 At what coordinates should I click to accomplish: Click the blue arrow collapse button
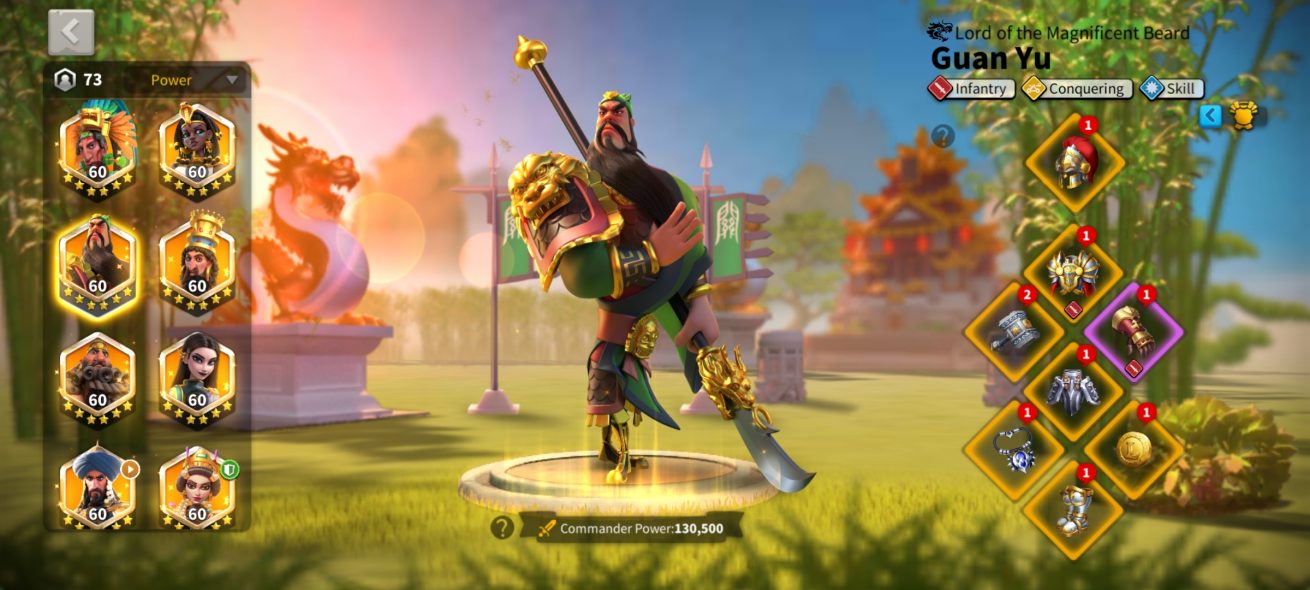coord(1211,115)
